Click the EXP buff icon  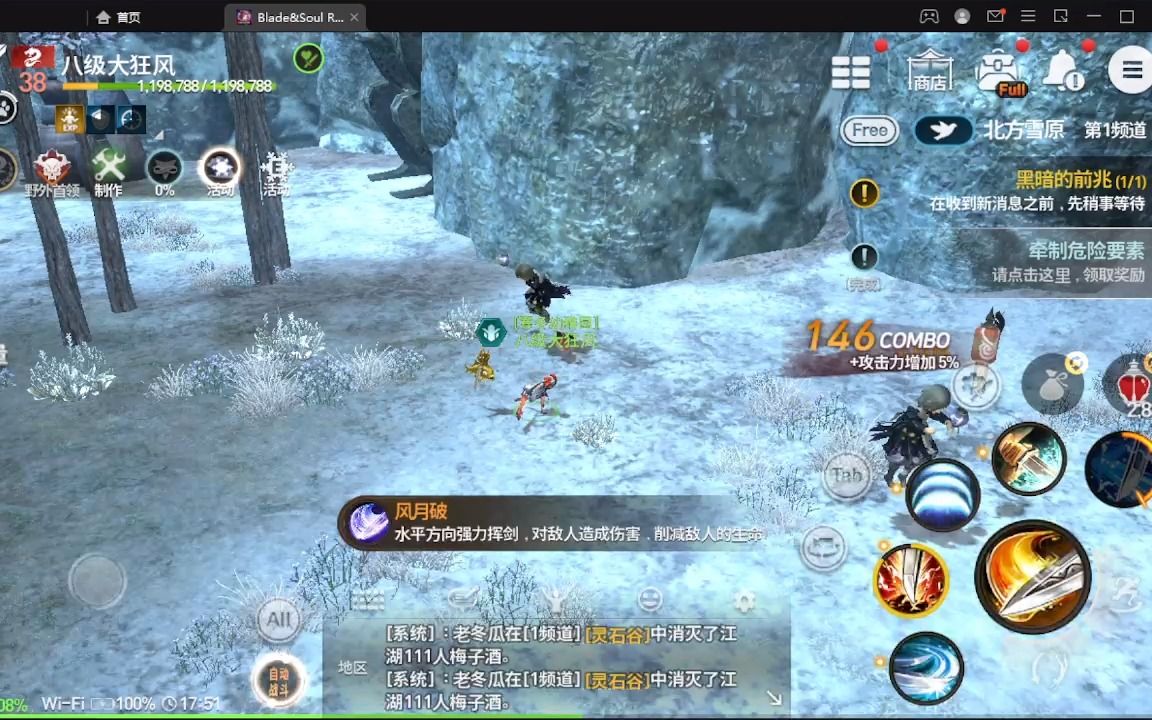coord(70,119)
